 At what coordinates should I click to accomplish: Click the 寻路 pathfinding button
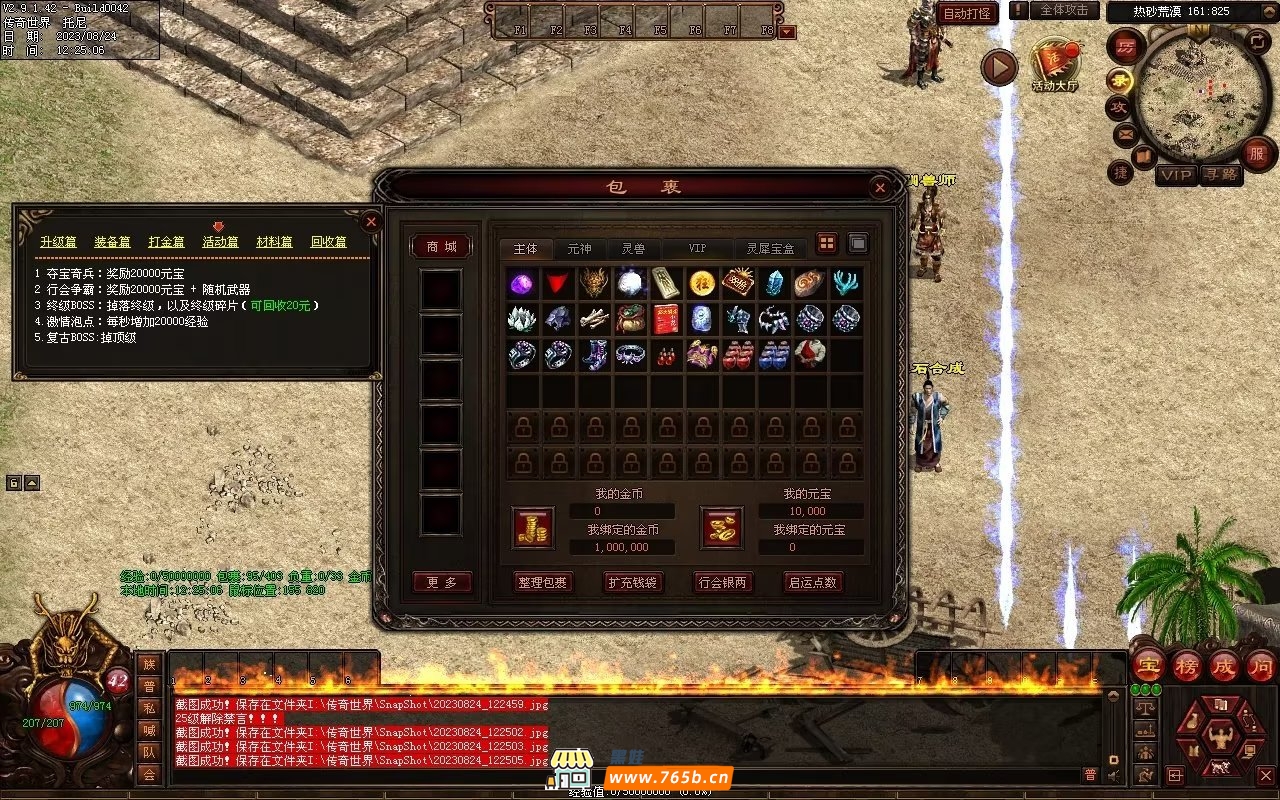tap(1219, 175)
